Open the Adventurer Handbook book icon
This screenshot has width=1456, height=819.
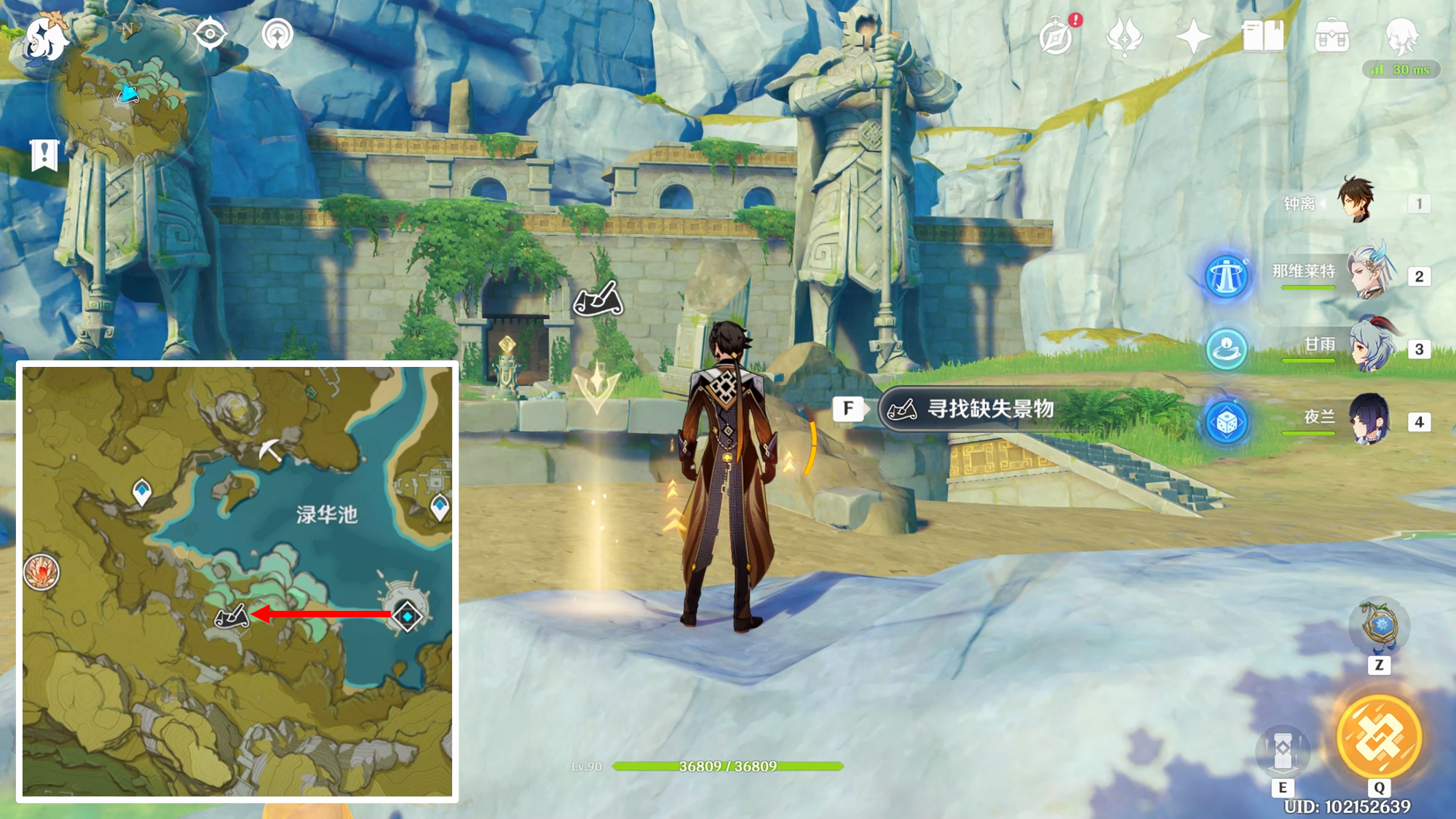1262,36
